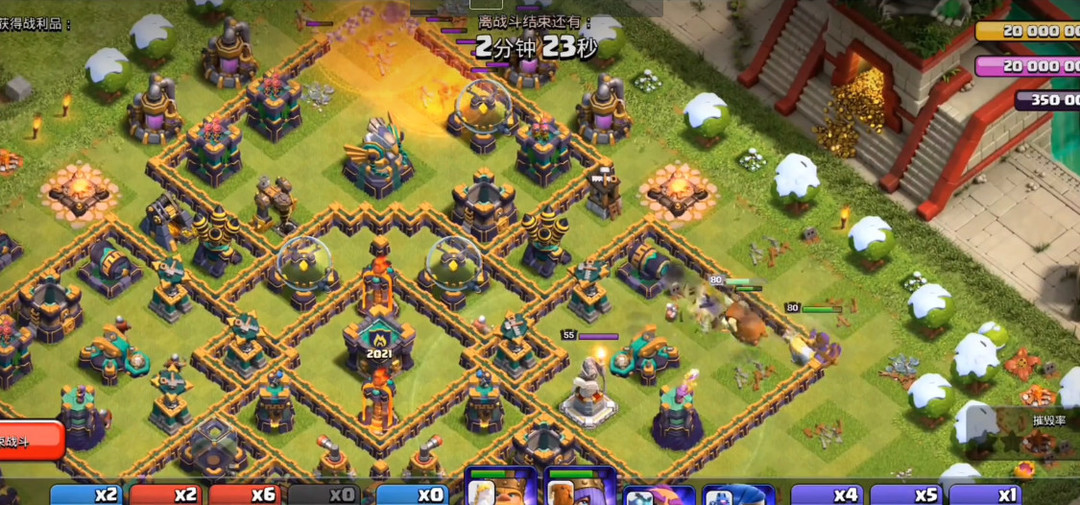The height and width of the screenshot is (505, 1080).
Task: Select the troop slot showing x4
Action: click(828, 494)
